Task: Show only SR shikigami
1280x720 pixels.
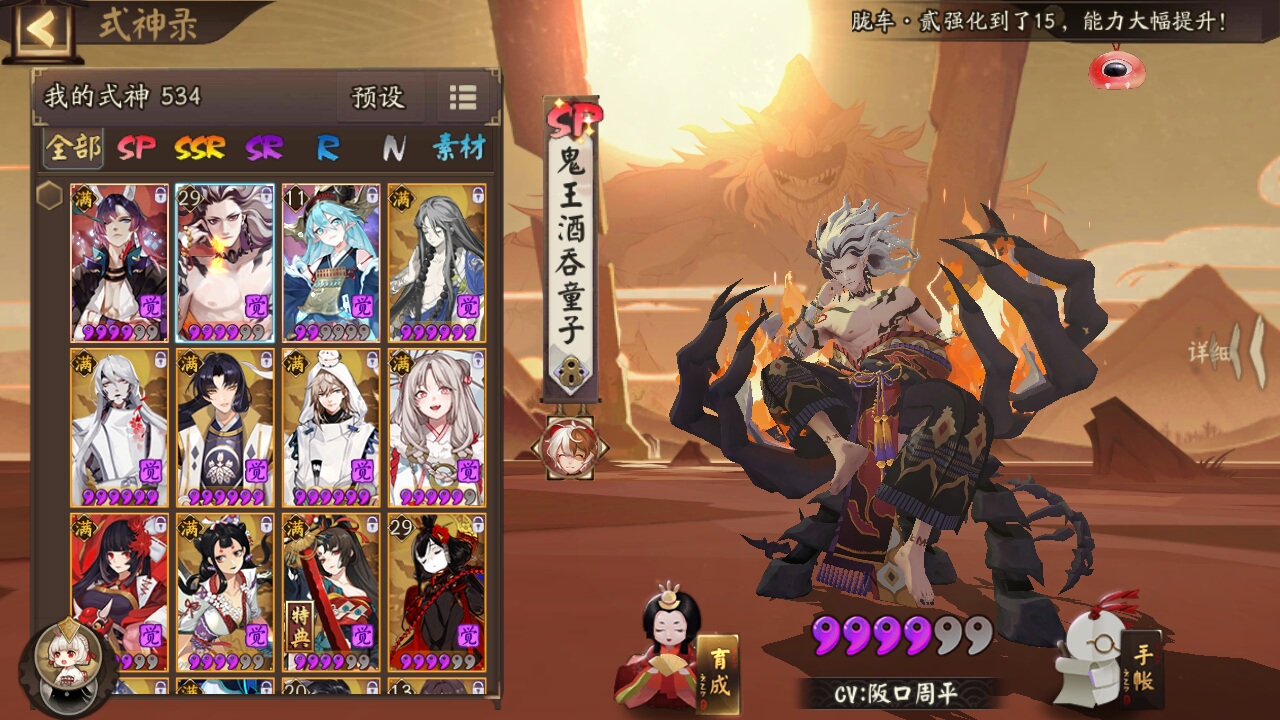Action: [264, 149]
